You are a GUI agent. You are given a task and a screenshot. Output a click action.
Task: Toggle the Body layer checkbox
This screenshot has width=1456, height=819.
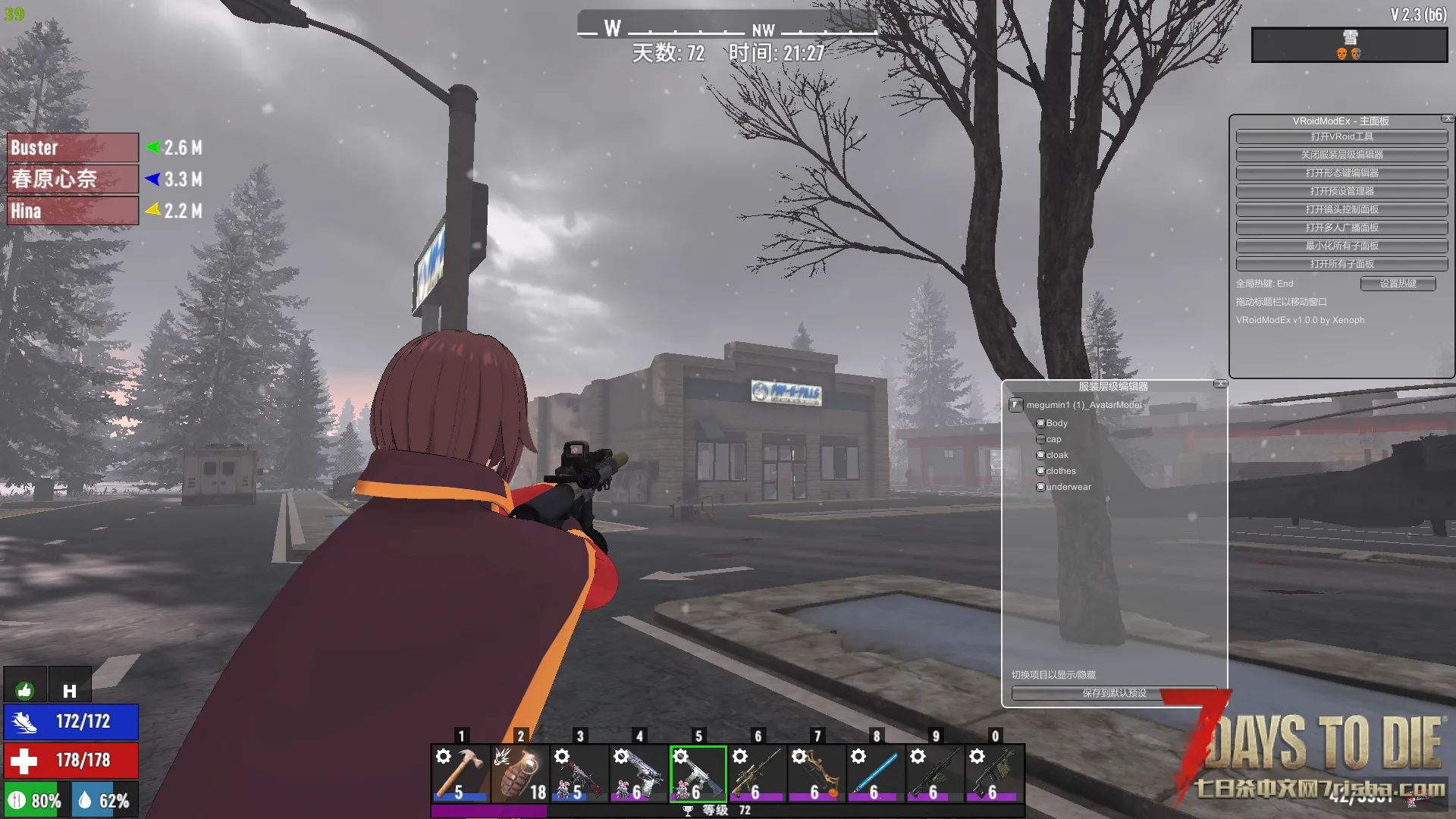pyautogui.click(x=1040, y=423)
